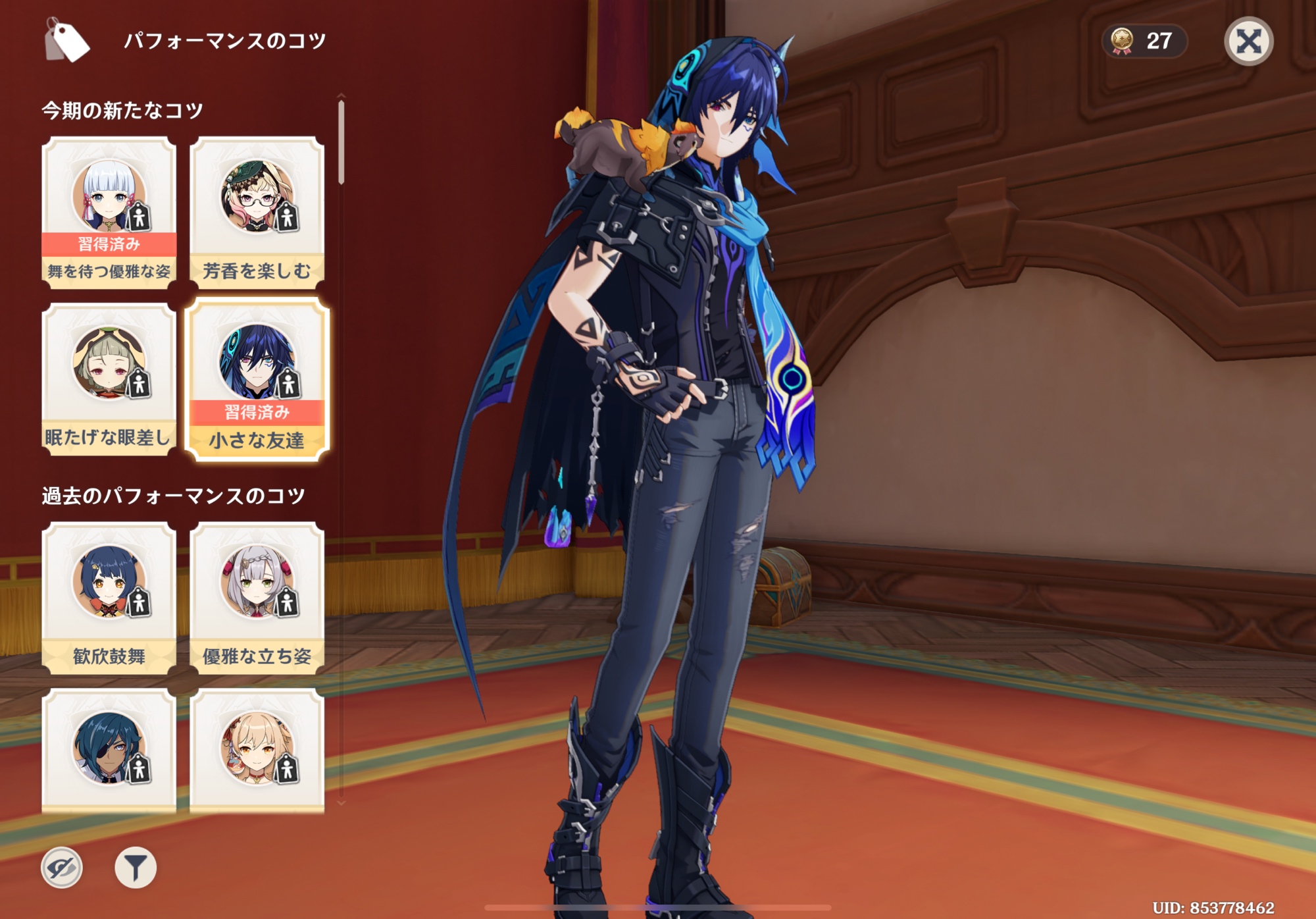Click the pose list scrollbar
Screen dimensions: 1316x919
pyautogui.click(x=341, y=142)
